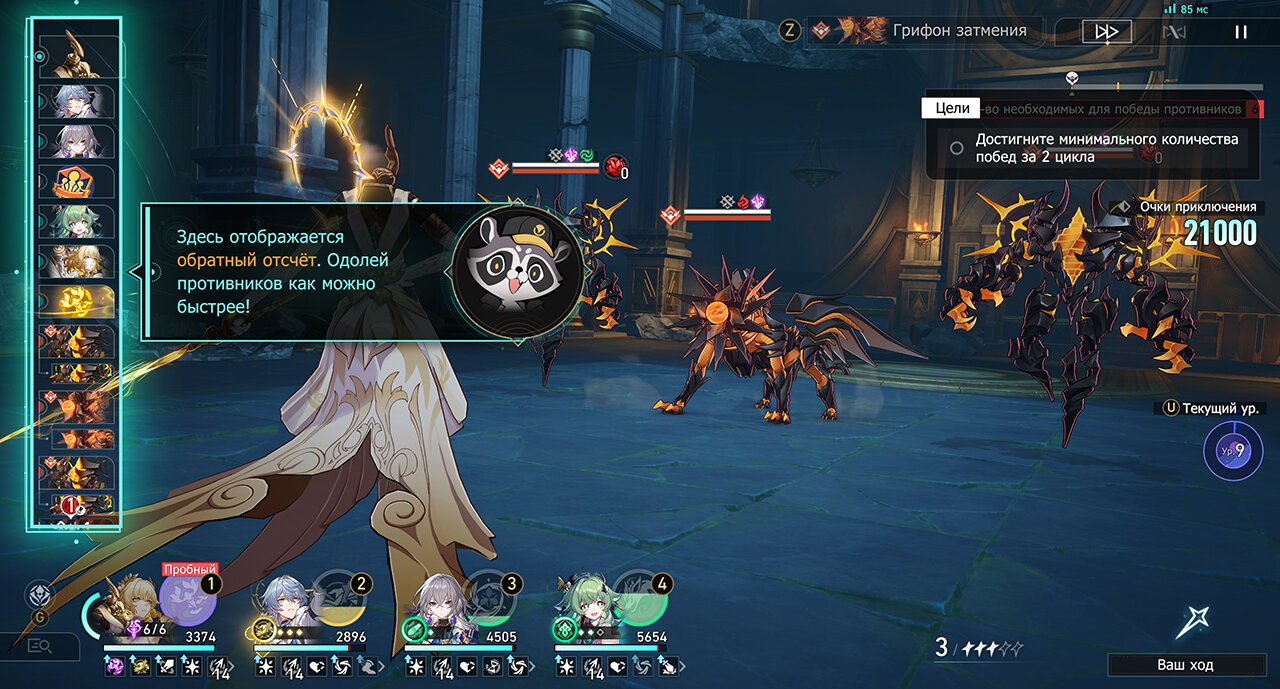This screenshot has width=1280, height=689.
Task: Enable auto-battle mode
Action: coord(1174,32)
